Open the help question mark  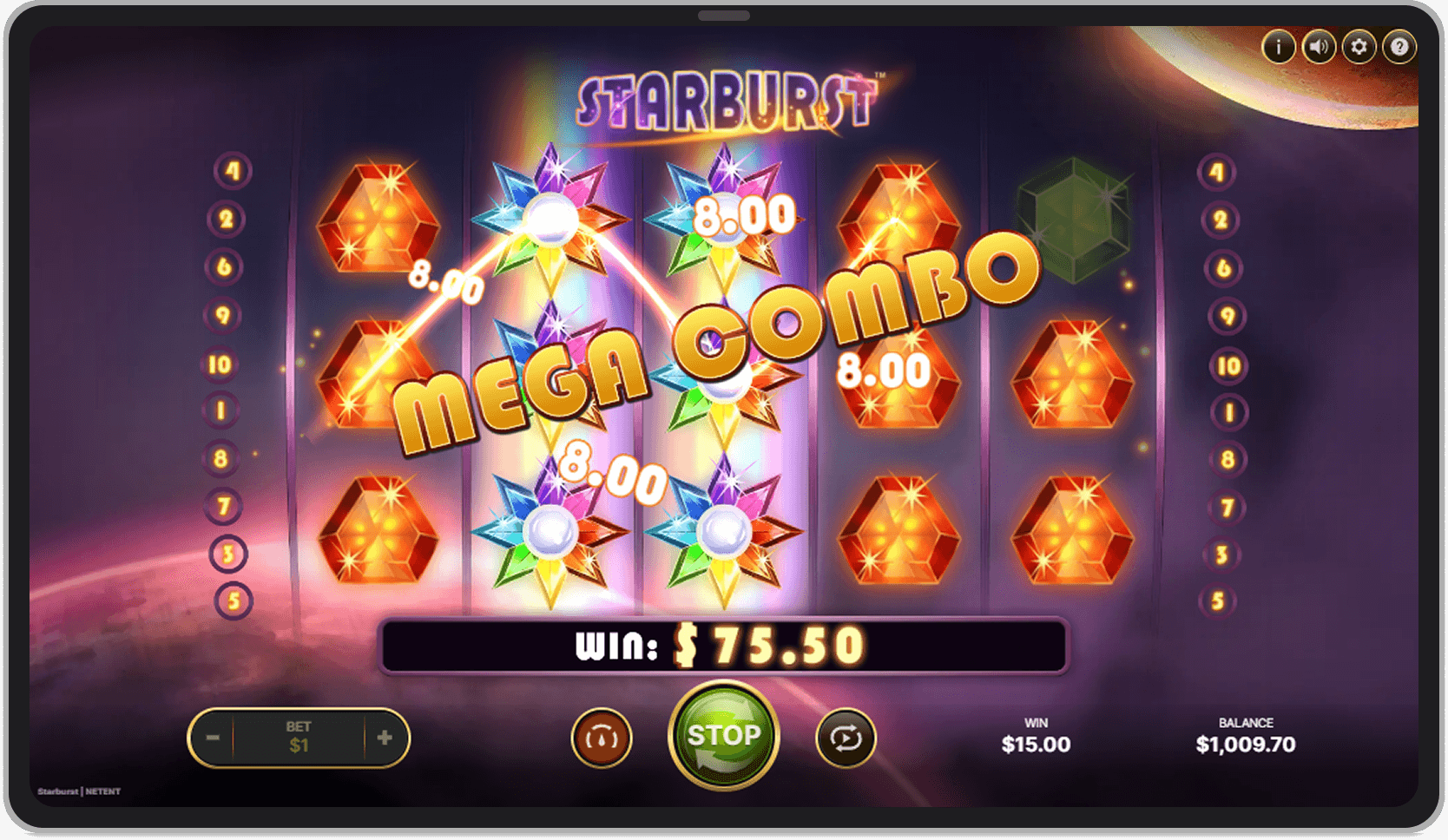pos(1399,48)
